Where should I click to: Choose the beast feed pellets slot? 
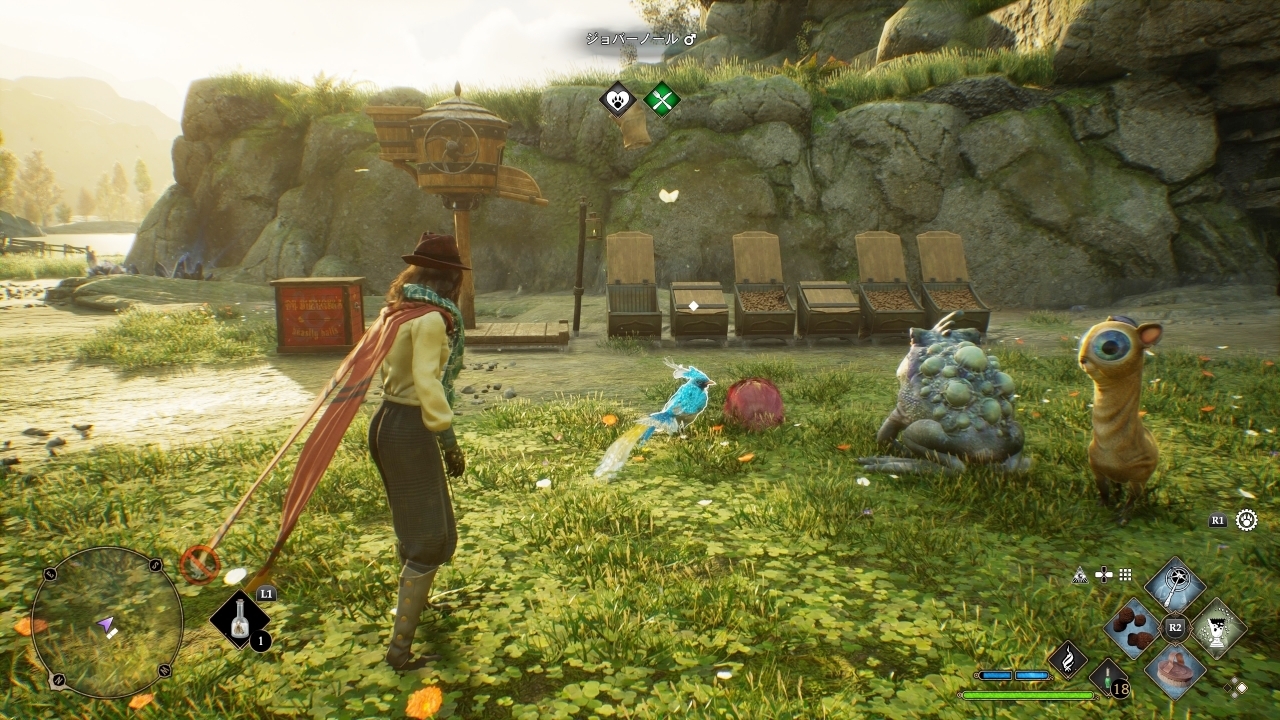click(x=1133, y=627)
